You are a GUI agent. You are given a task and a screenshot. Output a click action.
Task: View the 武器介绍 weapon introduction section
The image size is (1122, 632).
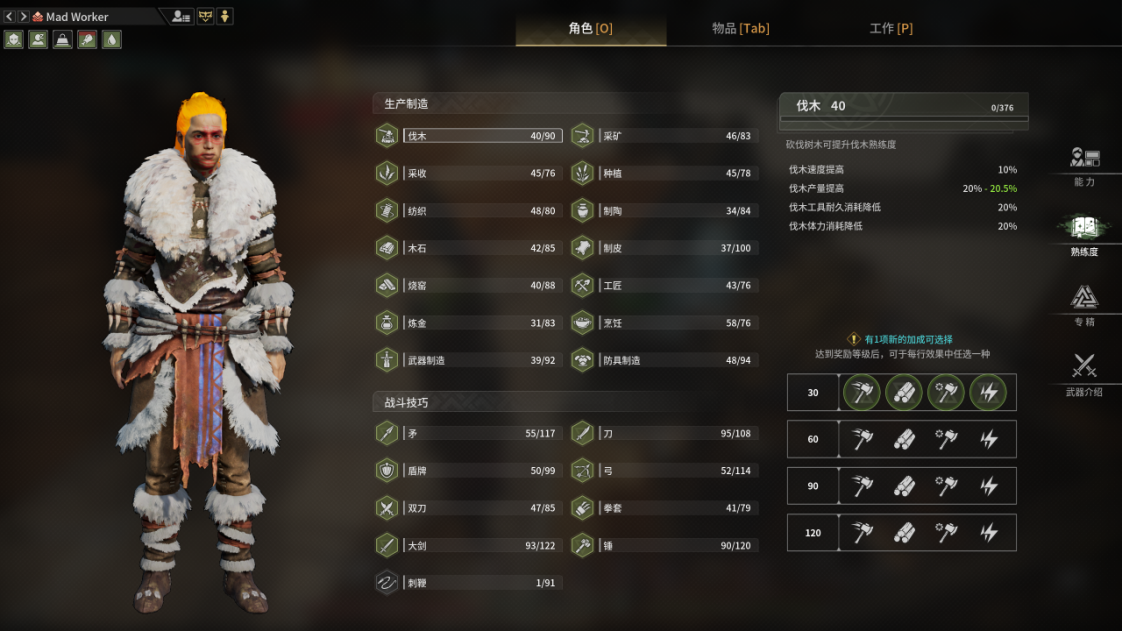1084,374
